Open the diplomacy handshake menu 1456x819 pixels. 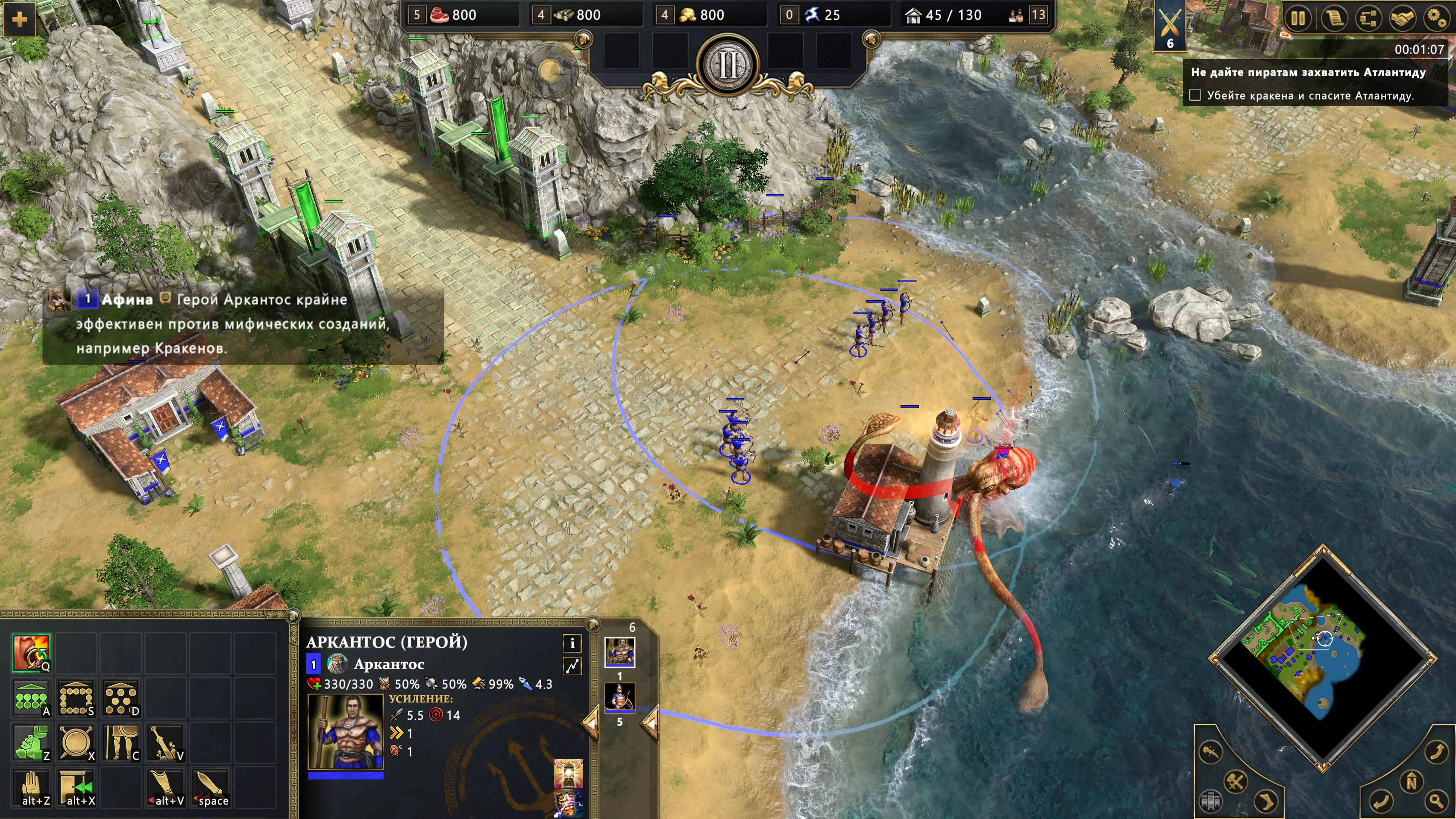[x=1402, y=19]
